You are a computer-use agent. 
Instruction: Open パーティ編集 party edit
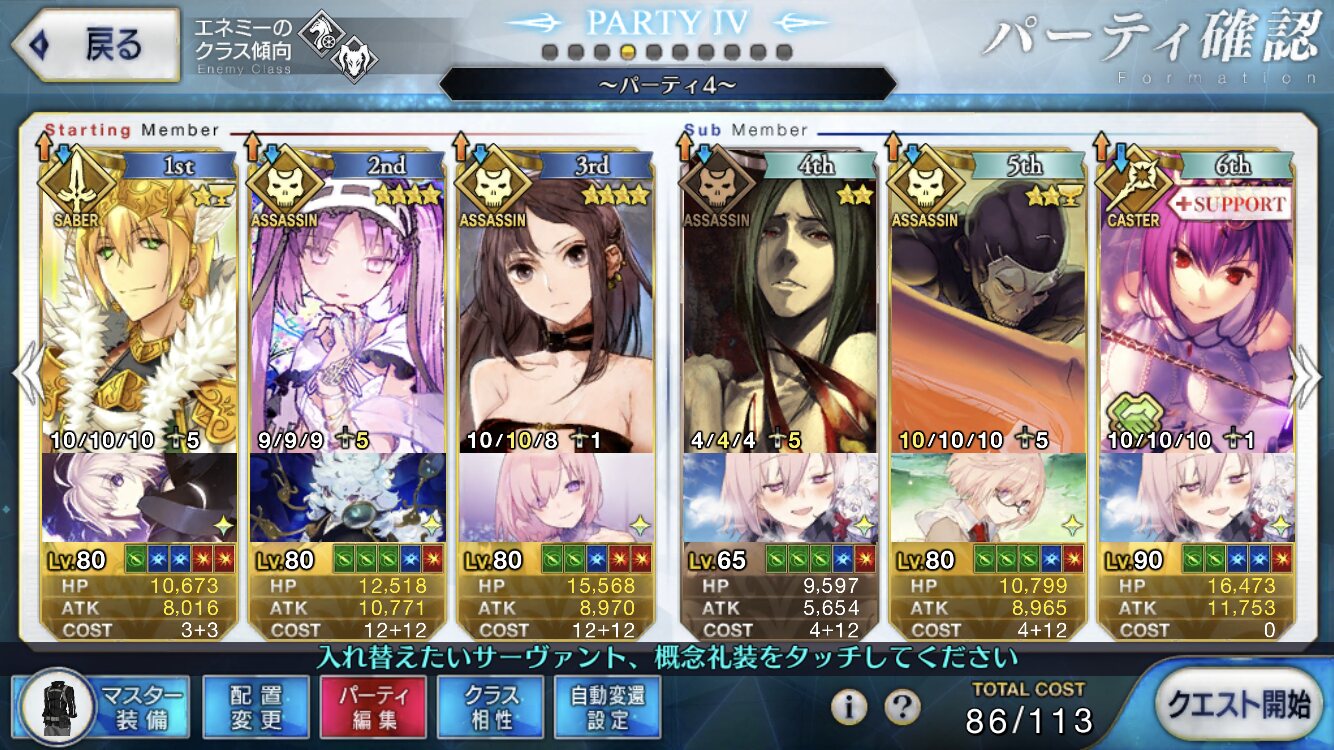373,706
